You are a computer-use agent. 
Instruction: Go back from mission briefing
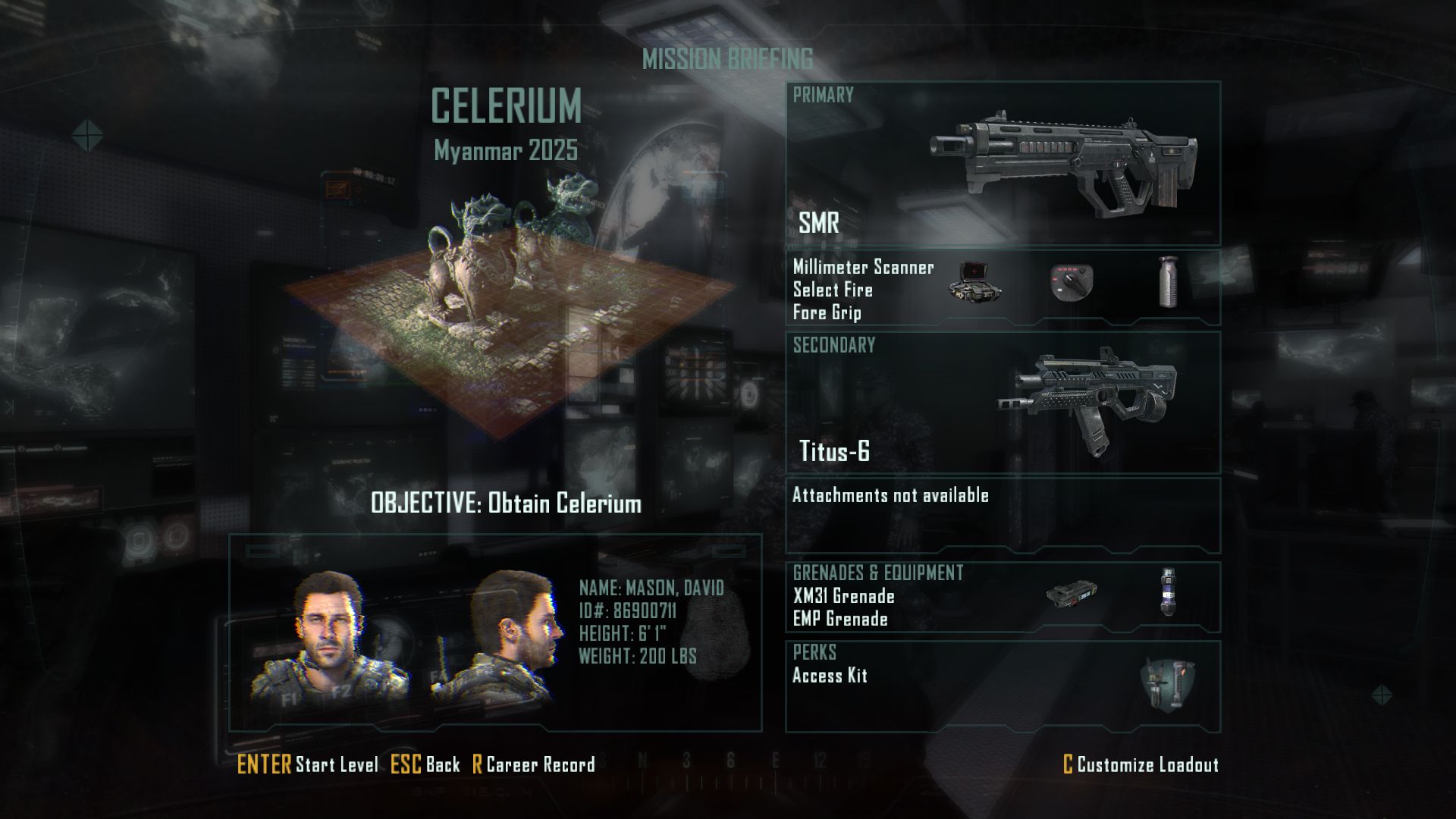click(x=425, y=764)
